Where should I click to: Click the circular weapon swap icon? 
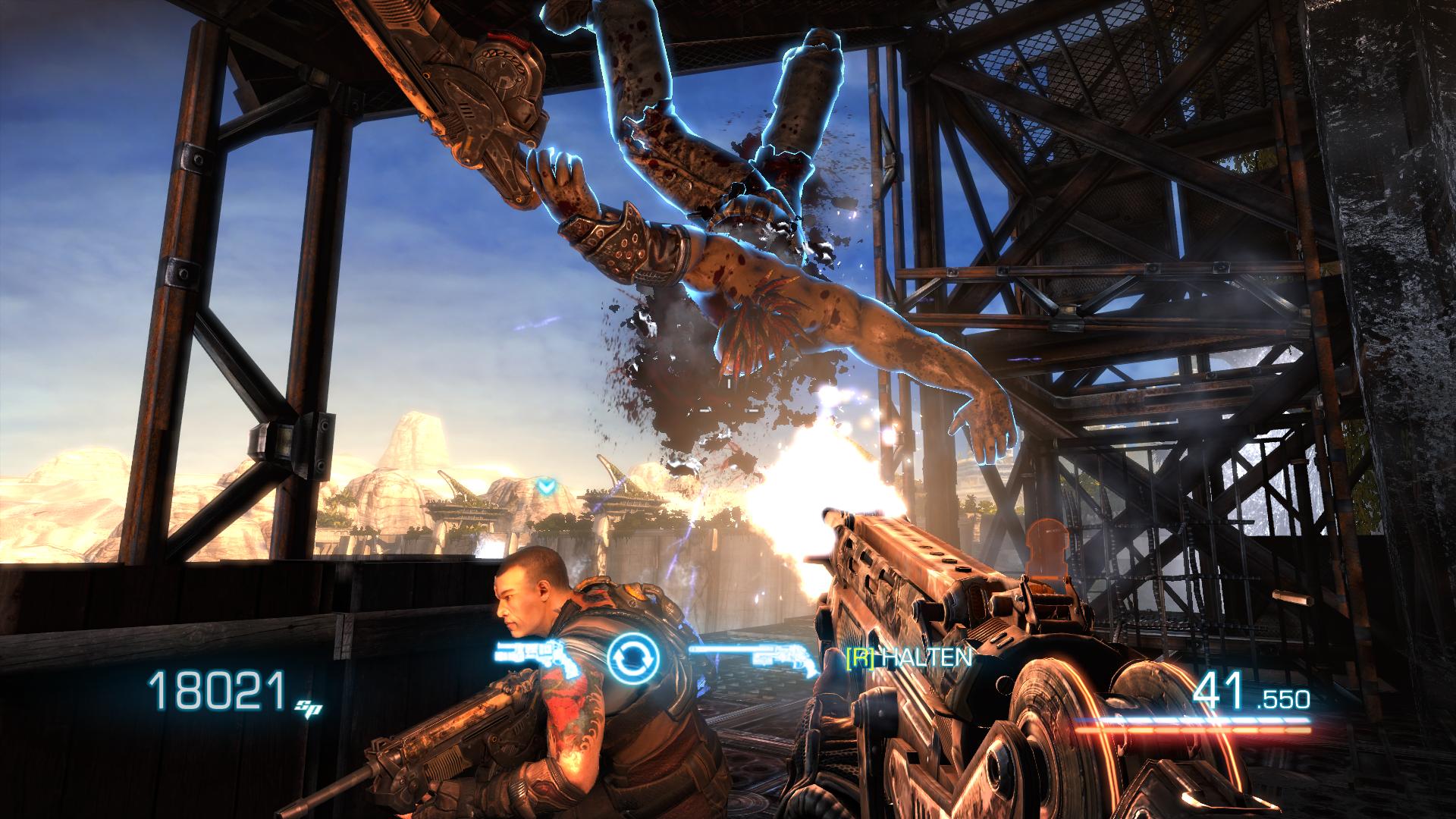point(634,656)
